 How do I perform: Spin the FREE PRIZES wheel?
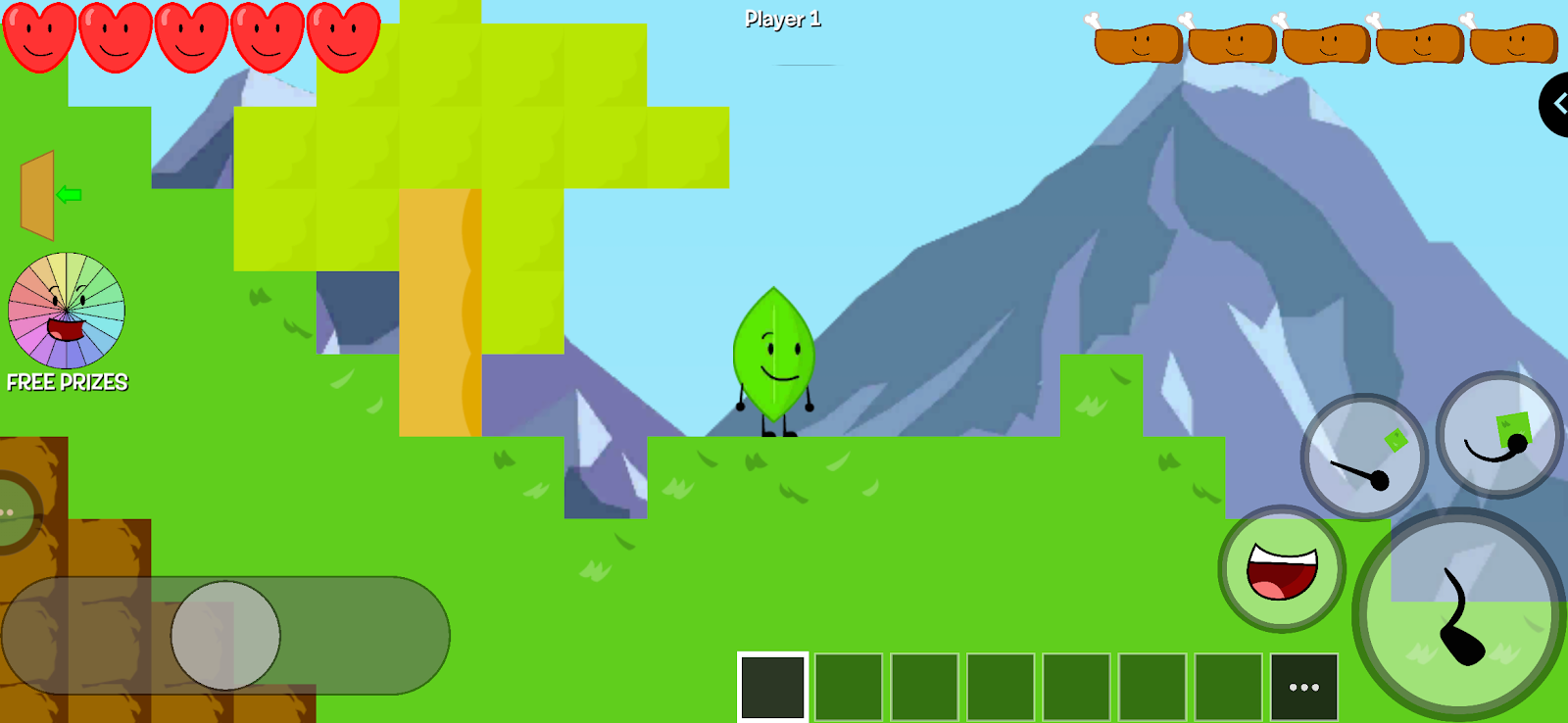pyautogui.click(x=66, y=311)
